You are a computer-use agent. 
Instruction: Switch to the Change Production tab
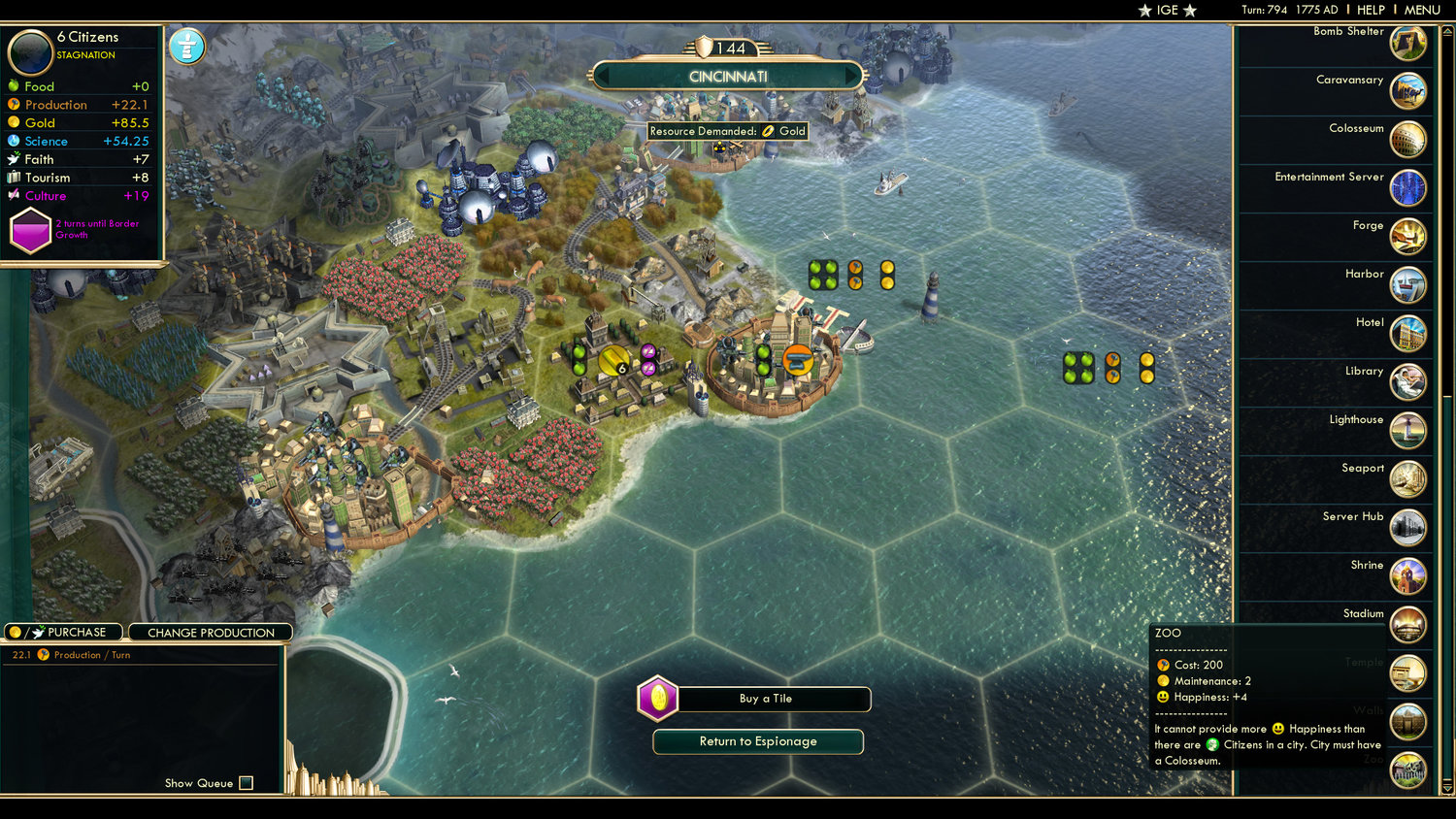point(210,632)
